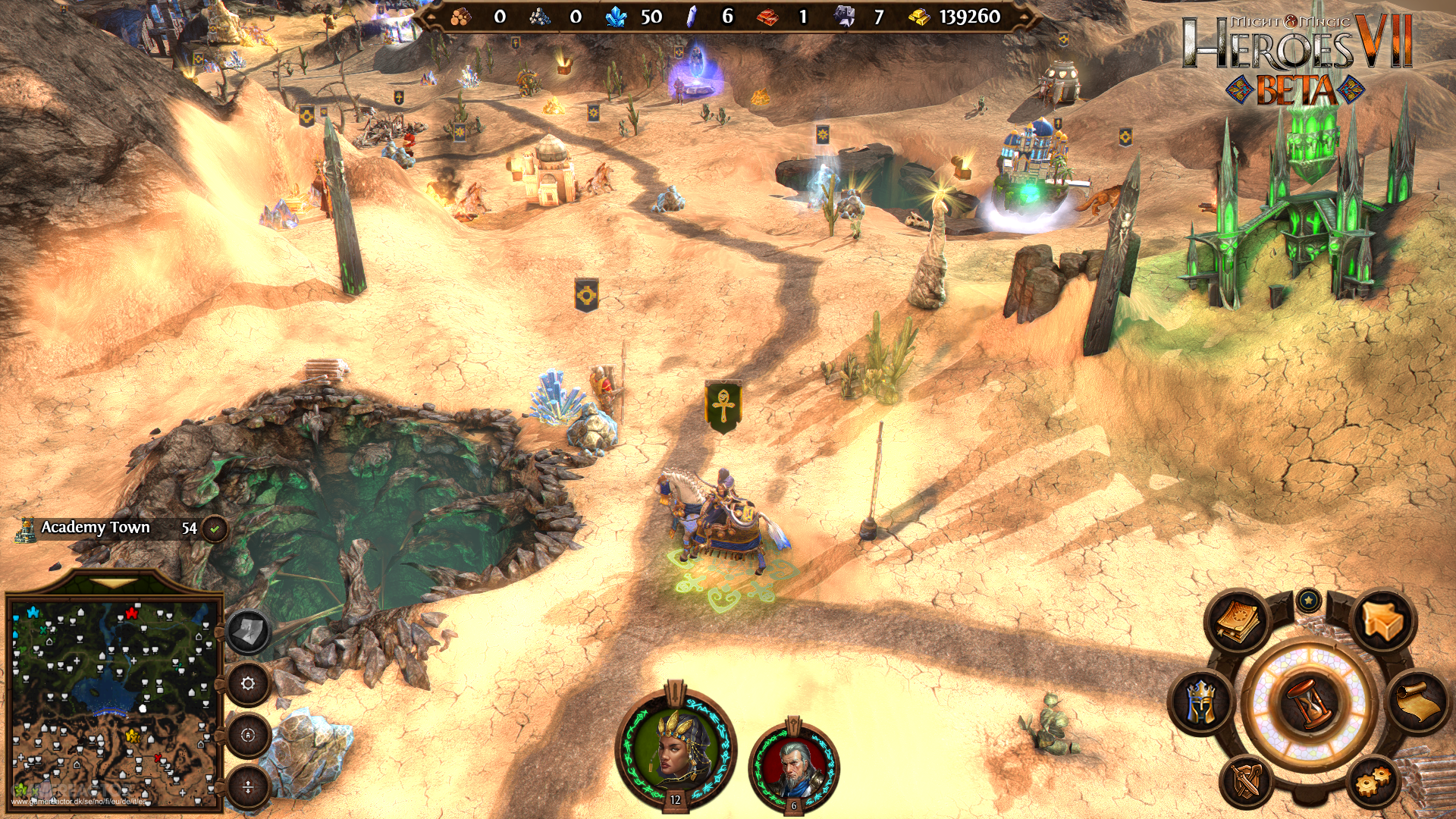
Task: Open minimap settings with the gear button
Action: tap(248, 683)
